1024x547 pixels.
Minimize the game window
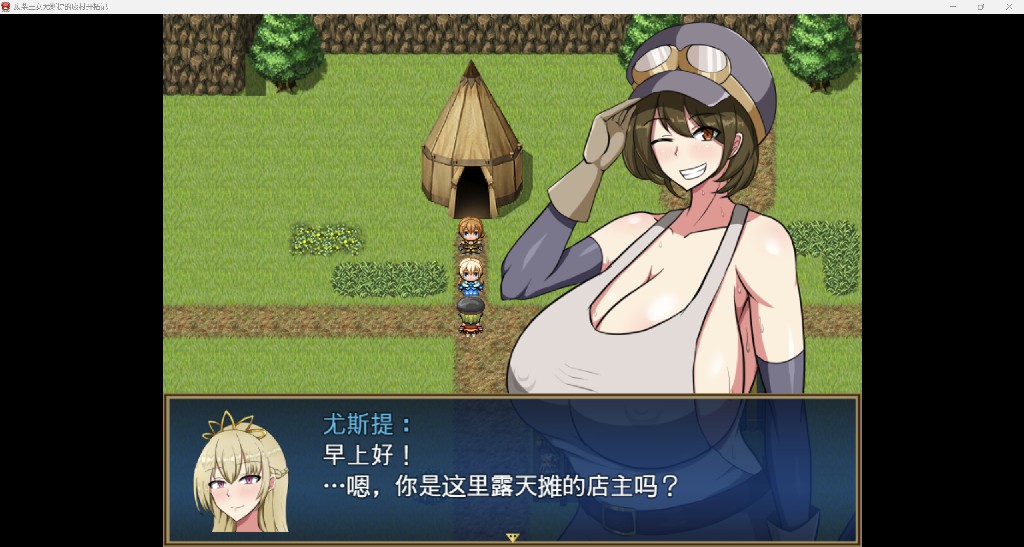point(952,6)
